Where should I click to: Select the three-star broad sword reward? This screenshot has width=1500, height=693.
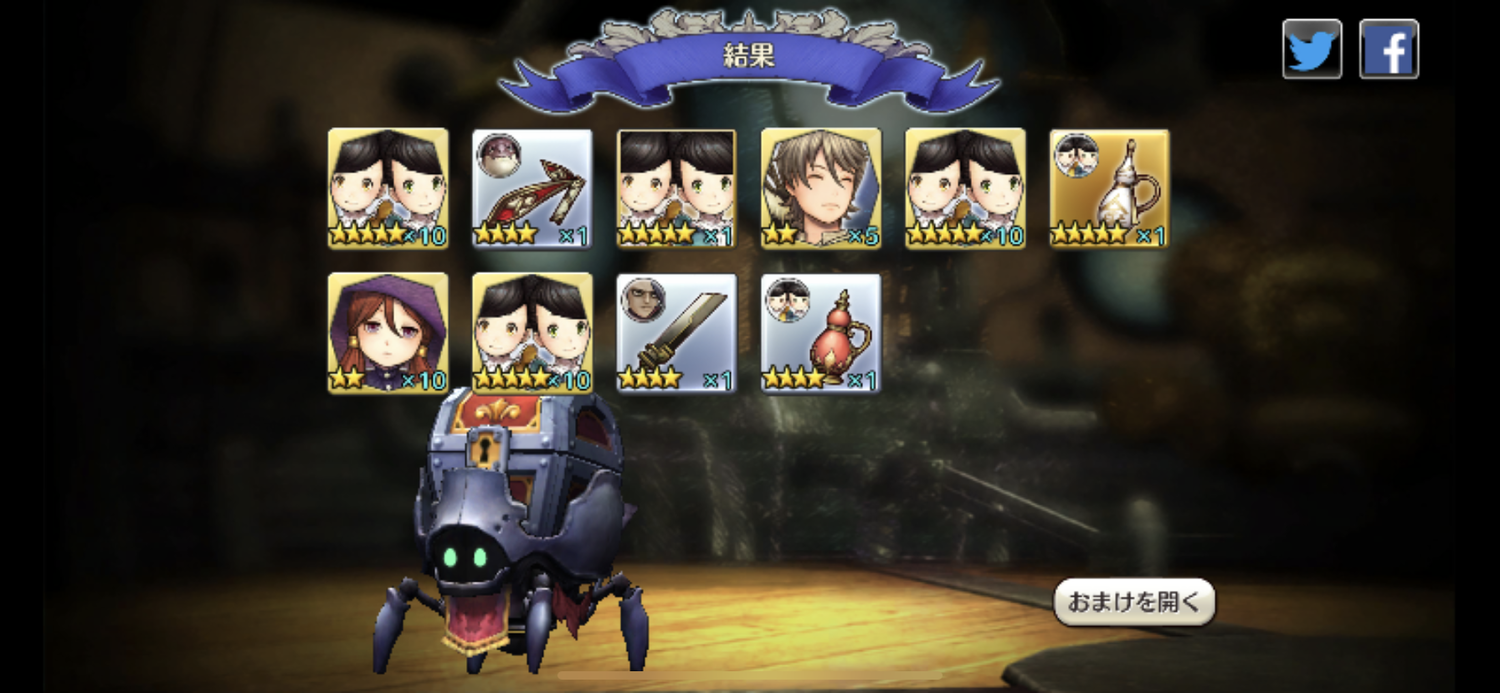676,333
